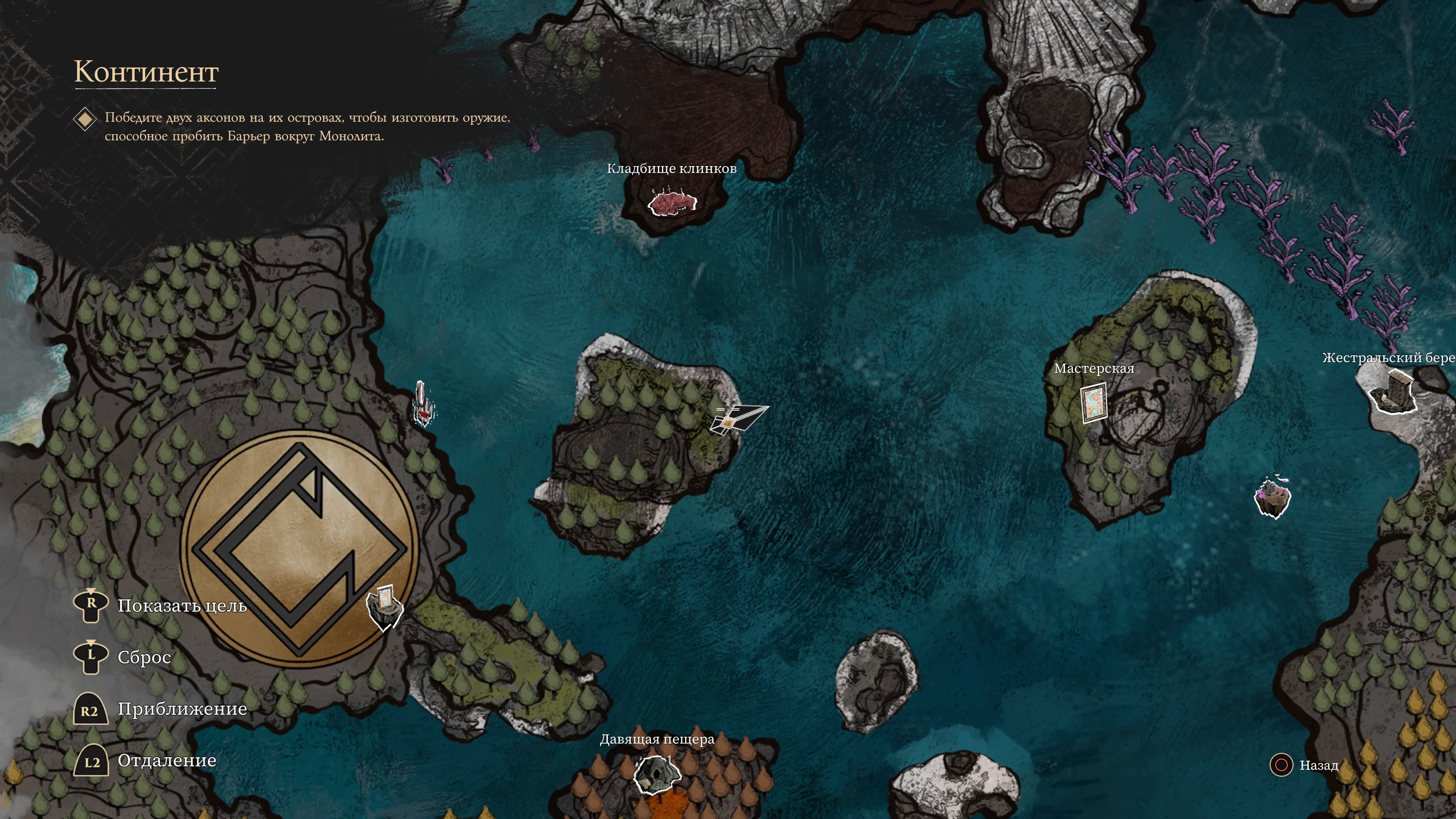Open the quest objective about defeating two axons
This screenshot has width=1456, height=819.
(307, 127)
